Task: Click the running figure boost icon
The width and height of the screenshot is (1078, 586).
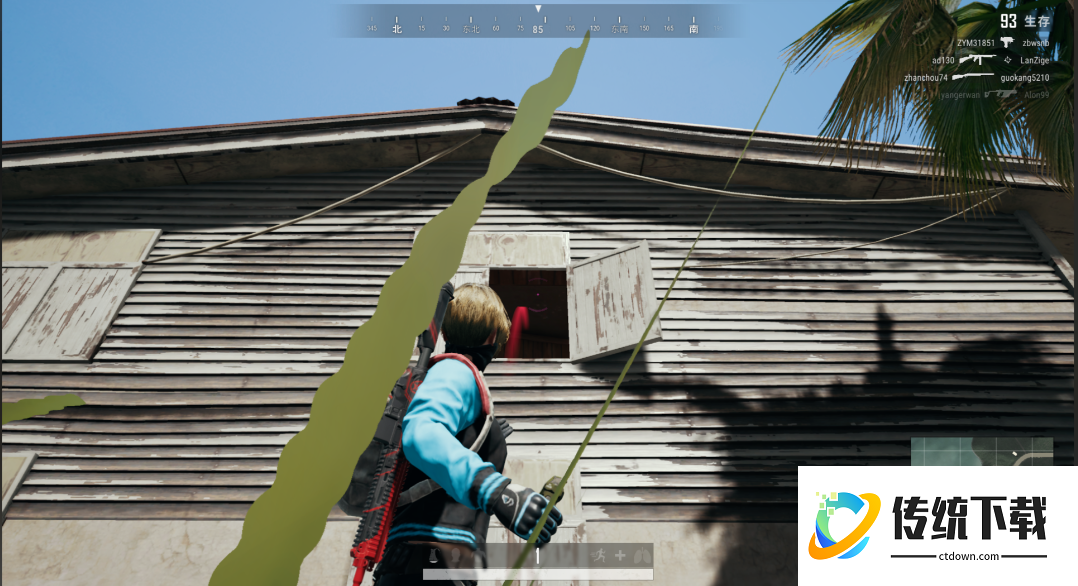Action: 599,554
